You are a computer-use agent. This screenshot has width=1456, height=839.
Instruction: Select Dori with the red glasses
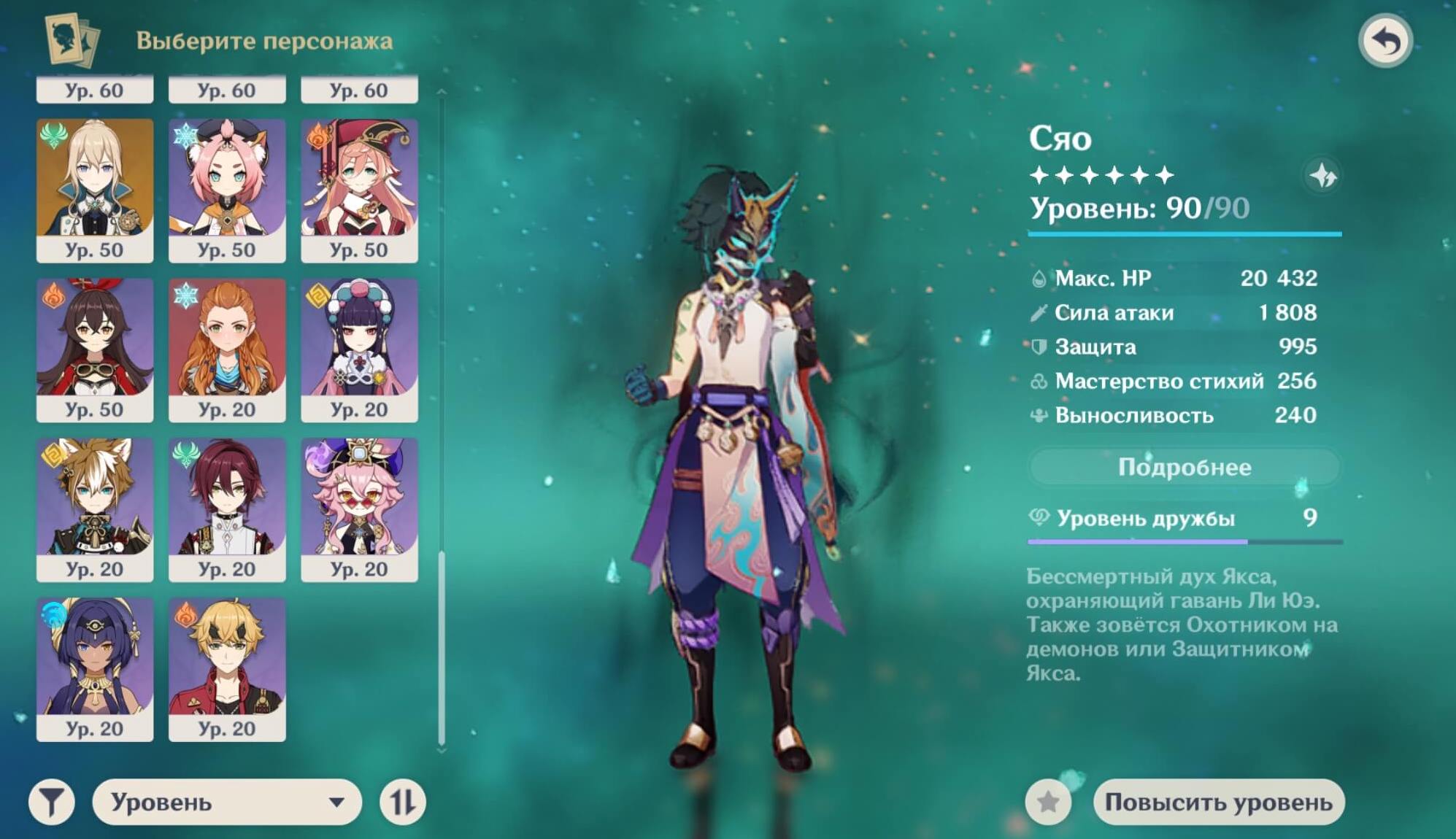pyautogui.click(x=359, y=509)
